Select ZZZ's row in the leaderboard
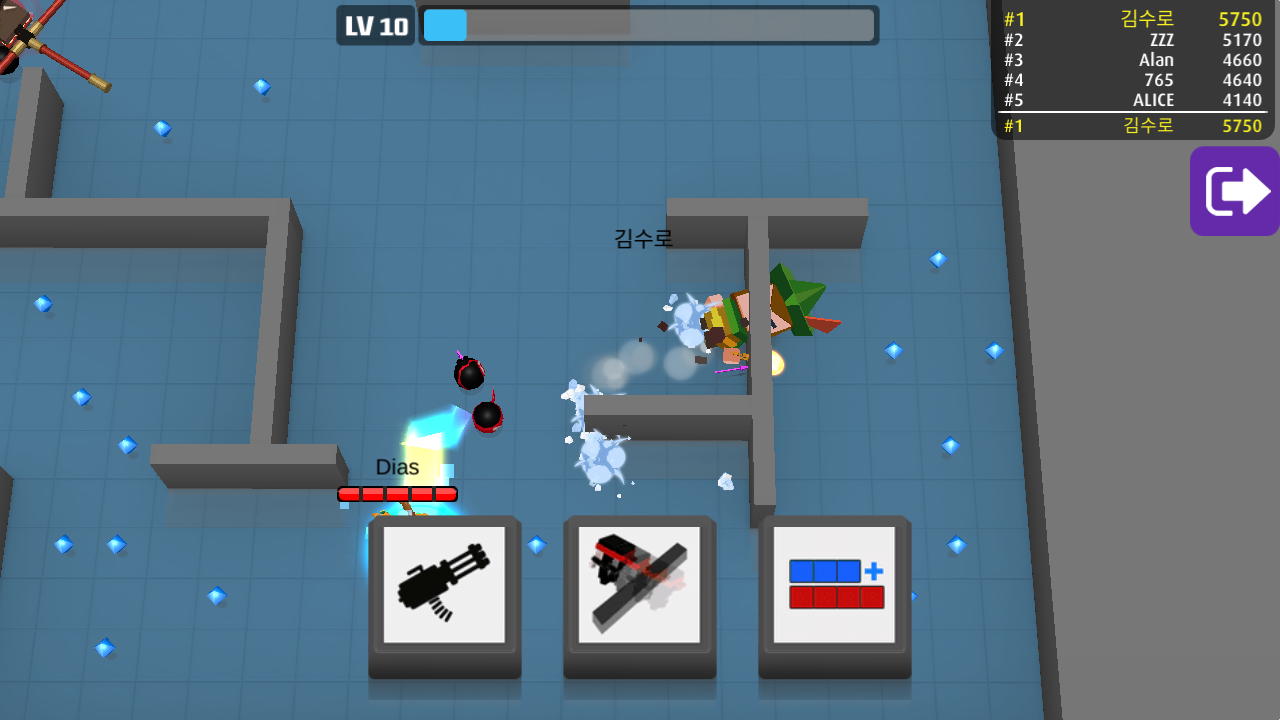The image size is (1280, 720). [1133, 40]
